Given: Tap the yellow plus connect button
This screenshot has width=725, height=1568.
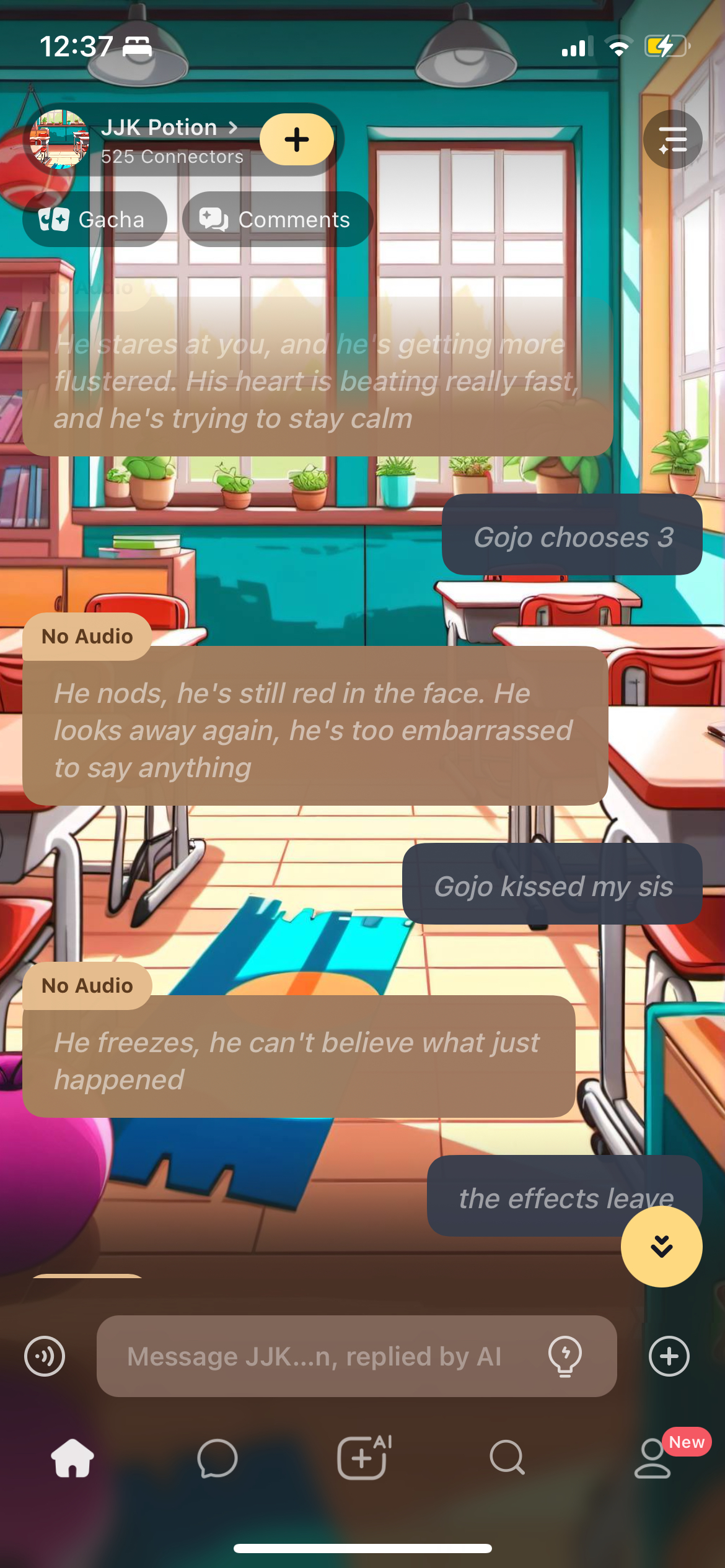Looking at the screenshot, I should 296,139.
